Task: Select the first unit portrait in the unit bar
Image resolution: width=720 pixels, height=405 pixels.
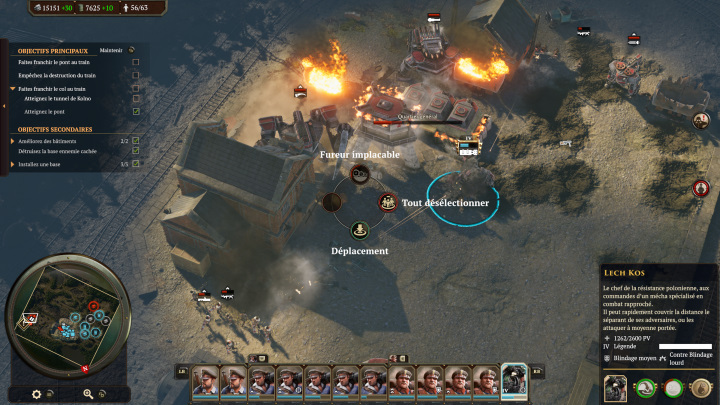Action: point(206,382)
